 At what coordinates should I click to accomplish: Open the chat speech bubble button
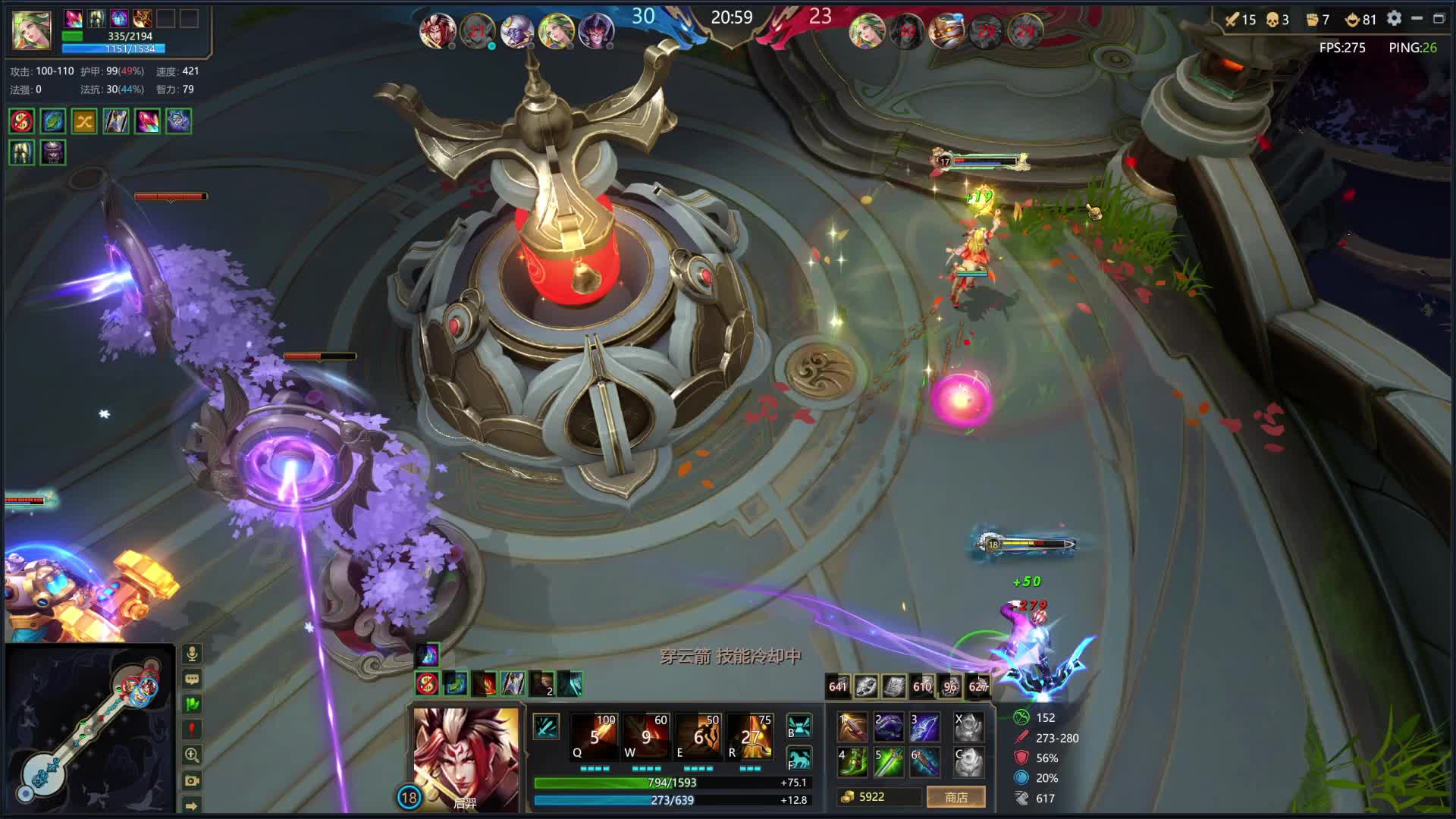click(x=192, y=679)
